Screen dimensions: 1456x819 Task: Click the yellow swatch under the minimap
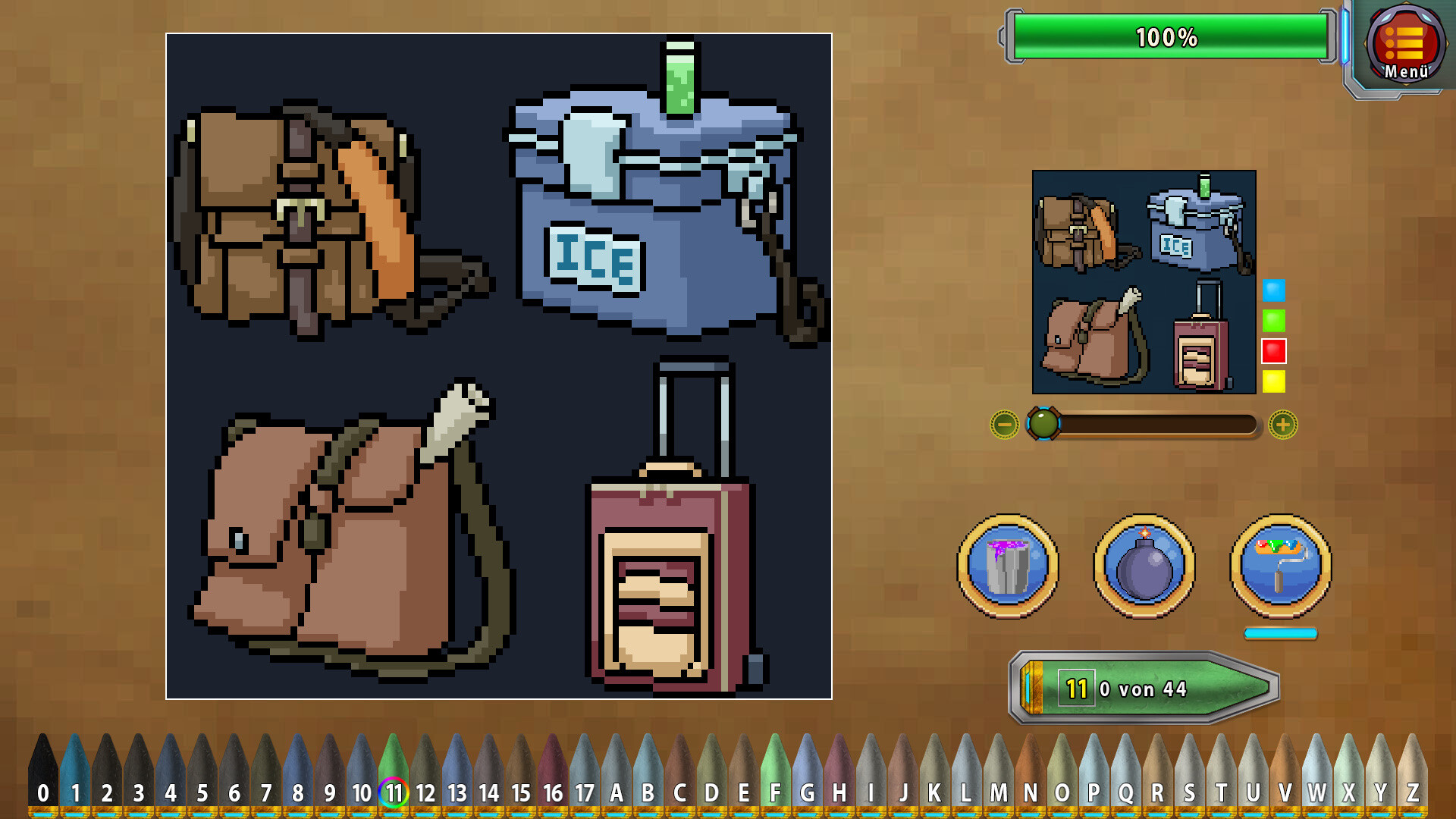coord(1275,381)
